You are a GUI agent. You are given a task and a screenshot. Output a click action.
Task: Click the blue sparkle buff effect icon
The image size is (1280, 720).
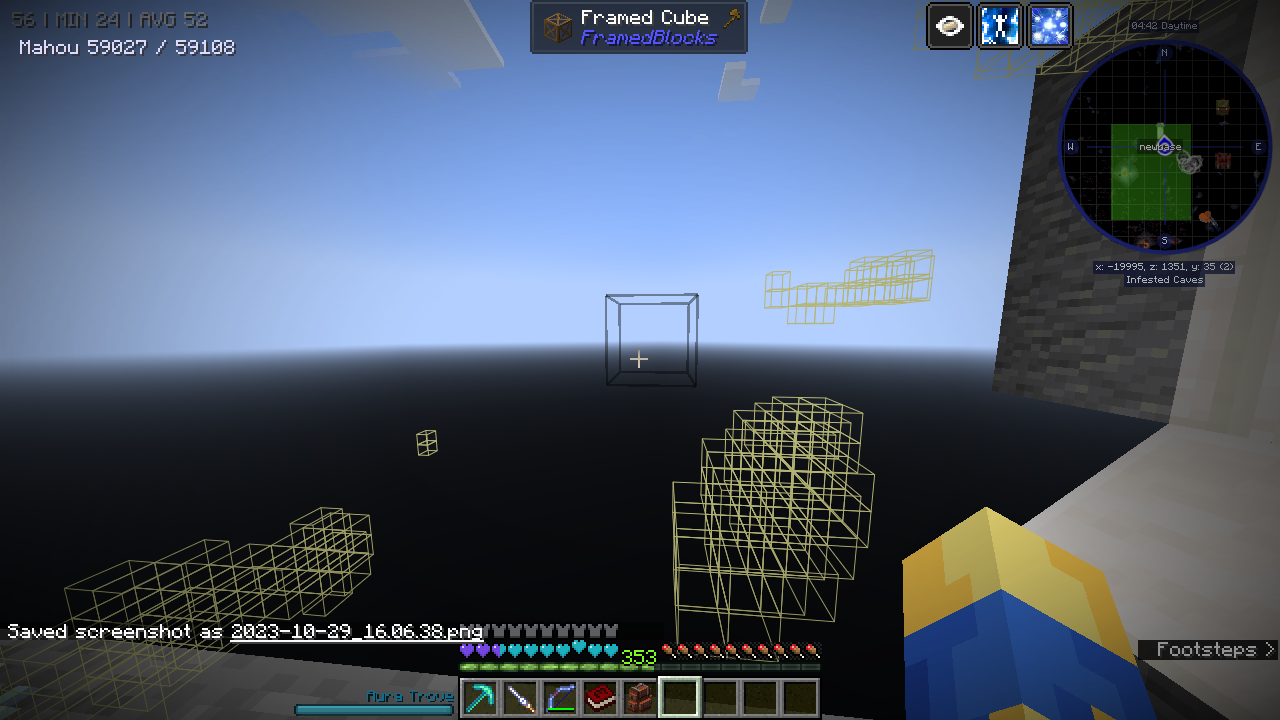click(1049, 26)
